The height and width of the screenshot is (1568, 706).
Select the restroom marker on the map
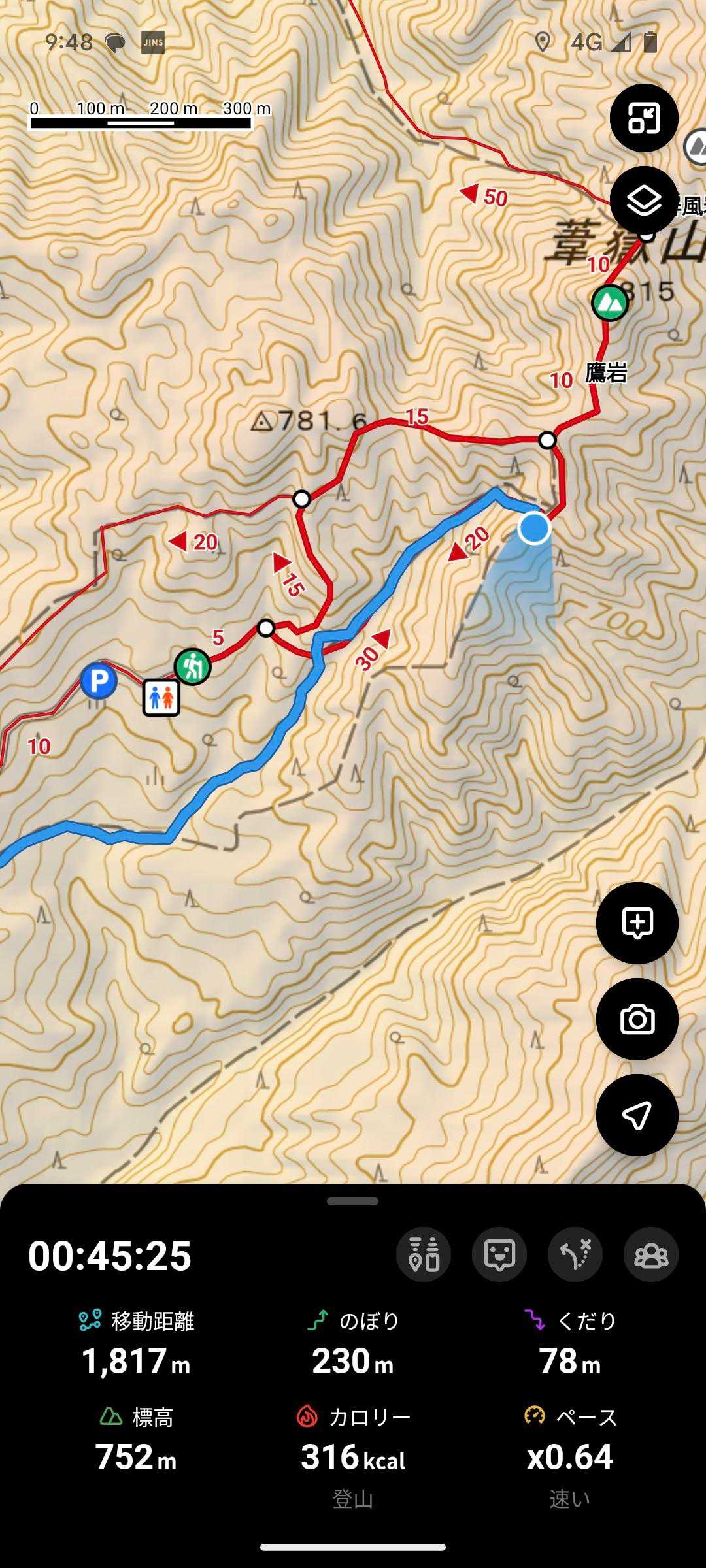(161, 698)
